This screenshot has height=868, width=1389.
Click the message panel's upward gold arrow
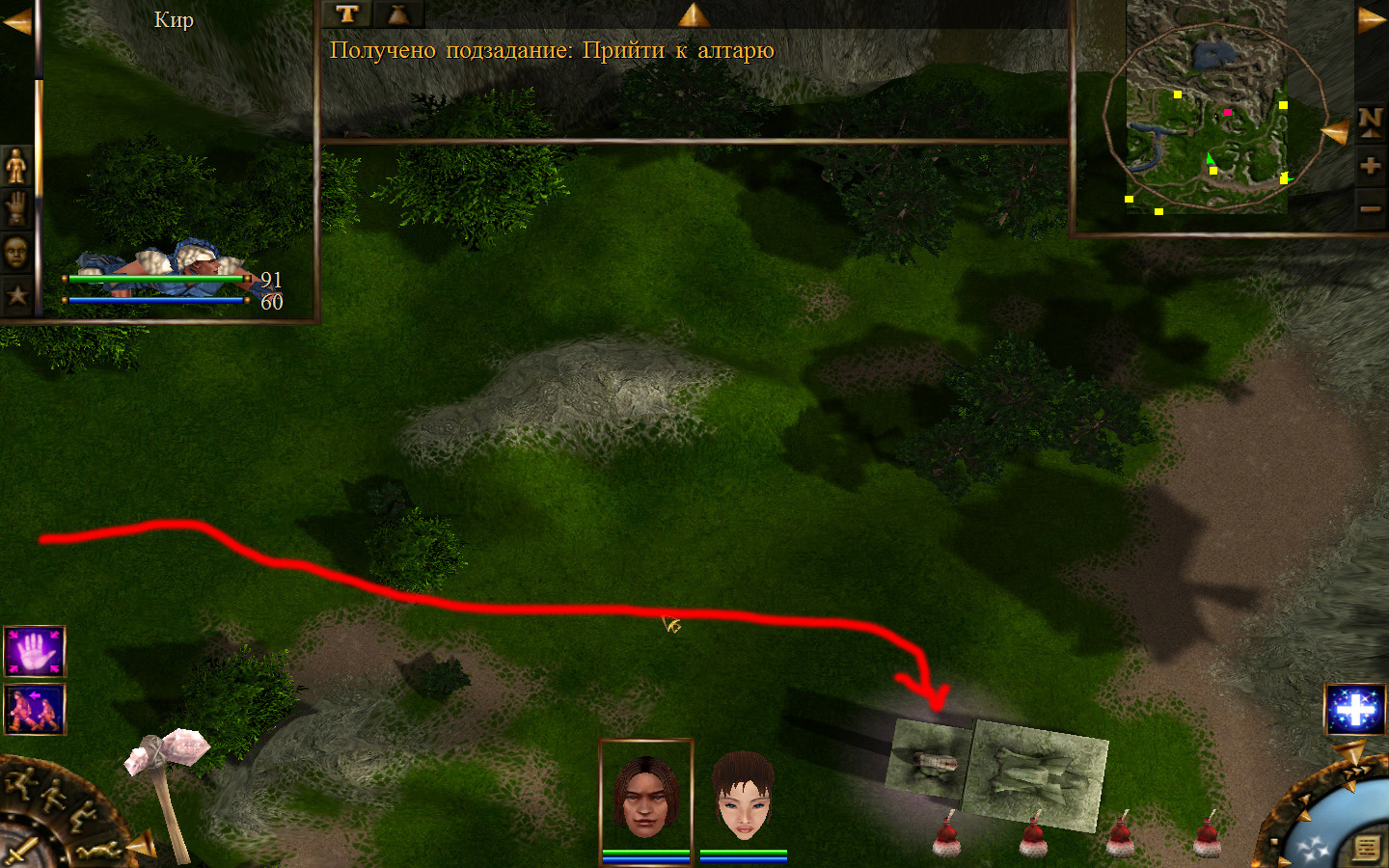click(x=694, y=14)
